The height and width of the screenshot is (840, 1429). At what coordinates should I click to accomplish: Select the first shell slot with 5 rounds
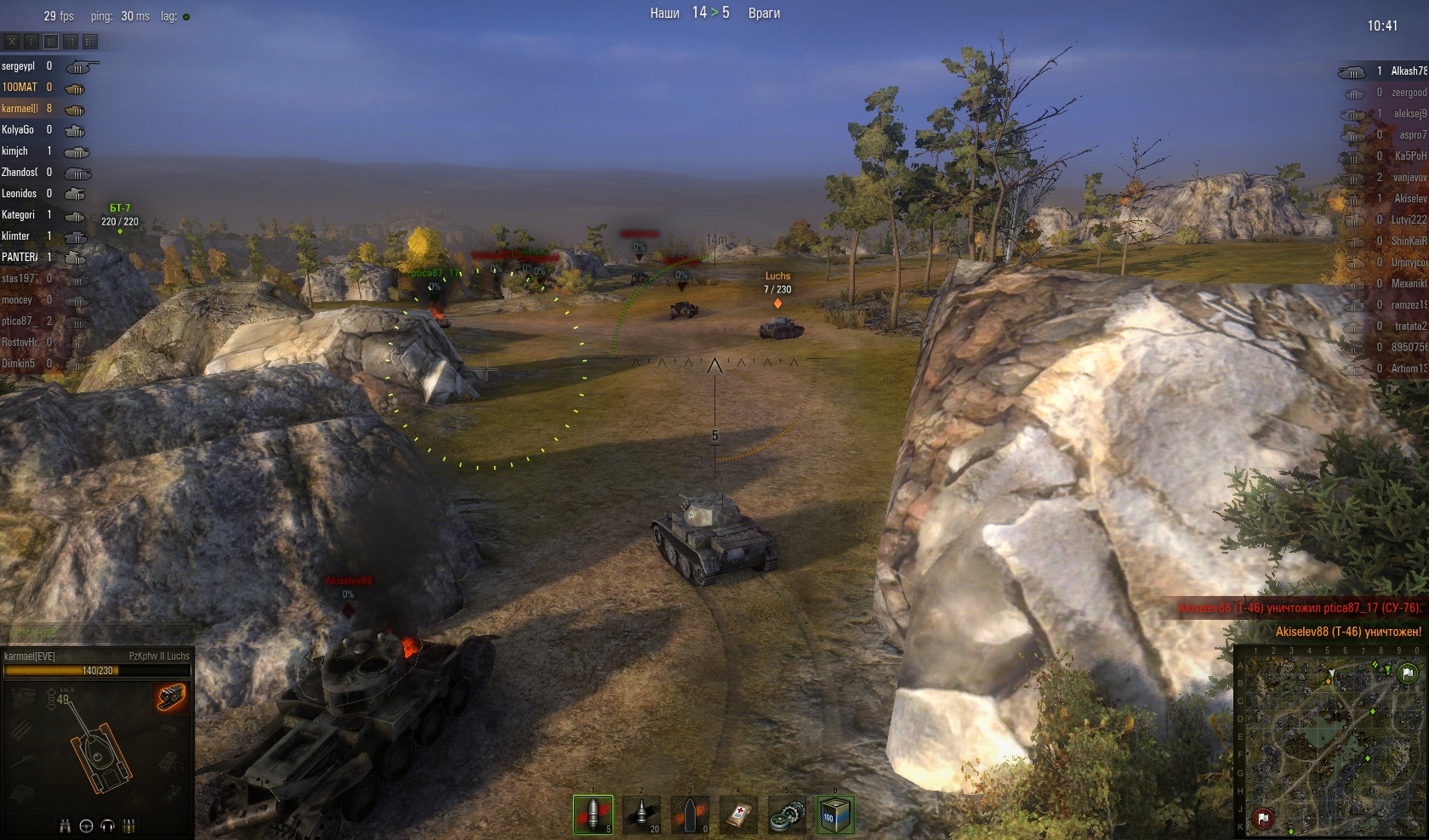[593, 814]
